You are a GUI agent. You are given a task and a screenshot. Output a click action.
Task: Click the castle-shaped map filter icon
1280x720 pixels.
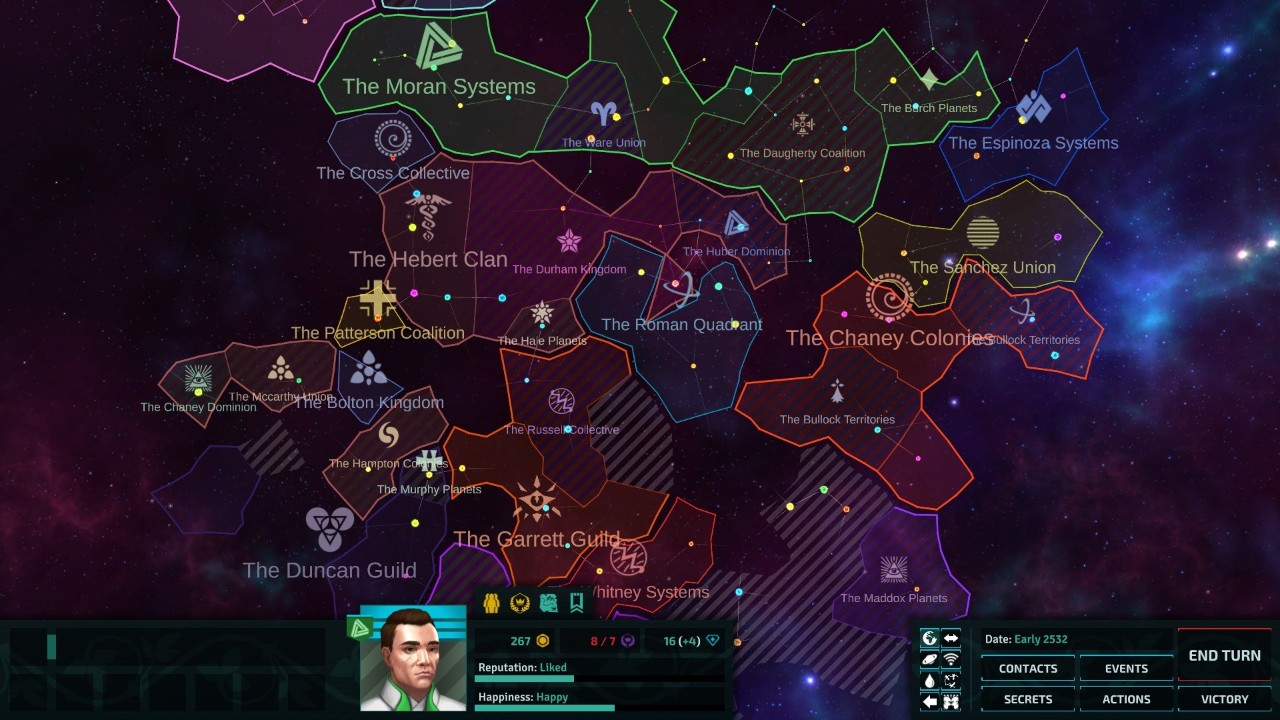click(x=951, y=701)
